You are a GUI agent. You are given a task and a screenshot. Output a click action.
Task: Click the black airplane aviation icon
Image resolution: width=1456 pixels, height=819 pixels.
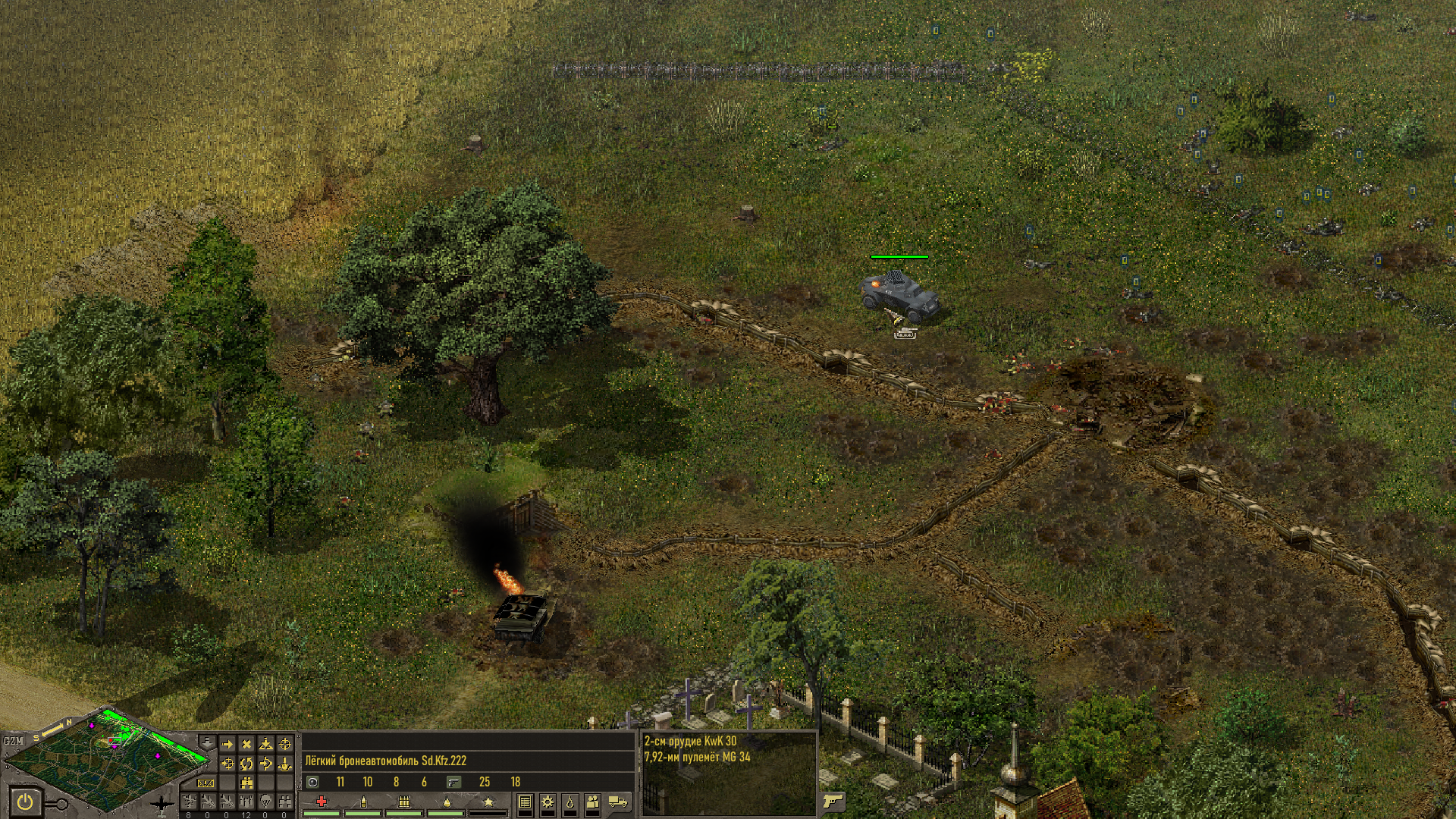[162, 803]
